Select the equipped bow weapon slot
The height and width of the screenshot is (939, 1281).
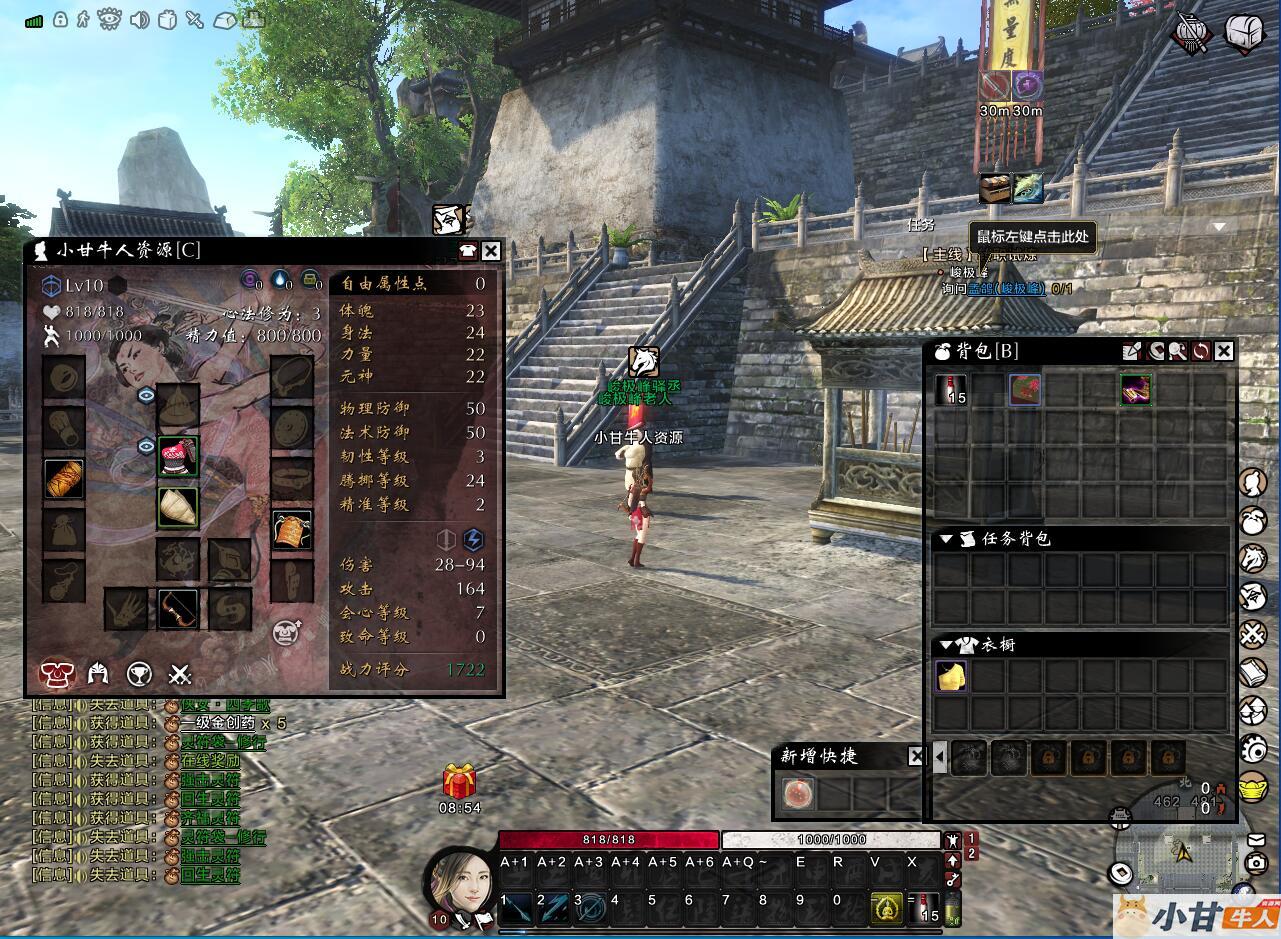point(178,608)
